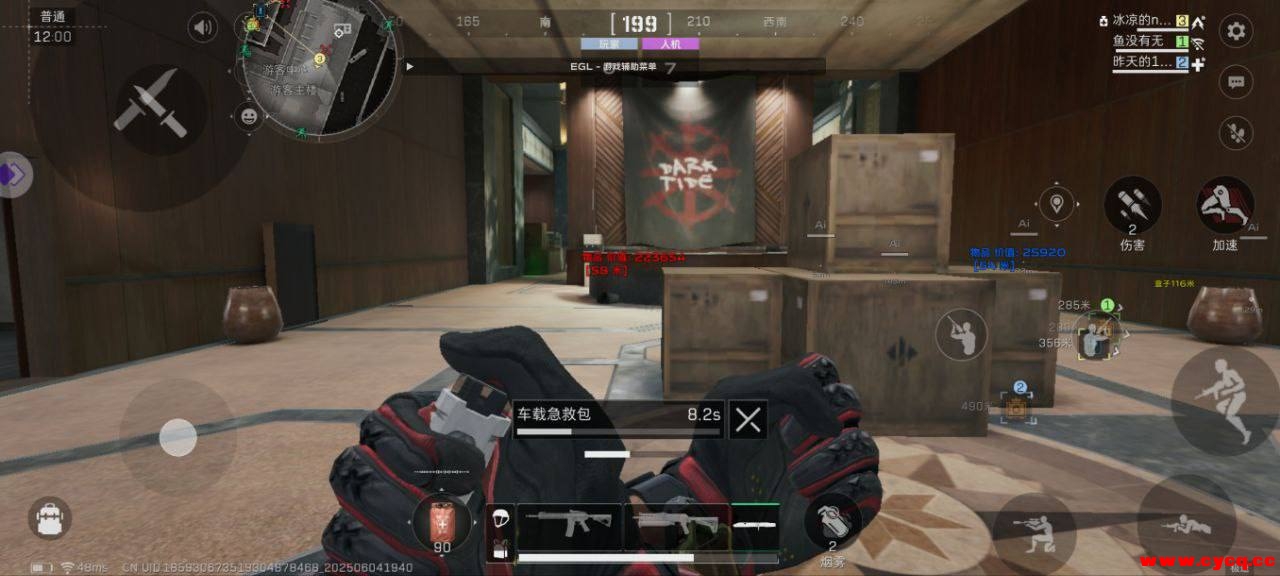Expand the EGL 游戏辅助菜单 overlay bar
Screen dimensions: 1280x576
409,66
